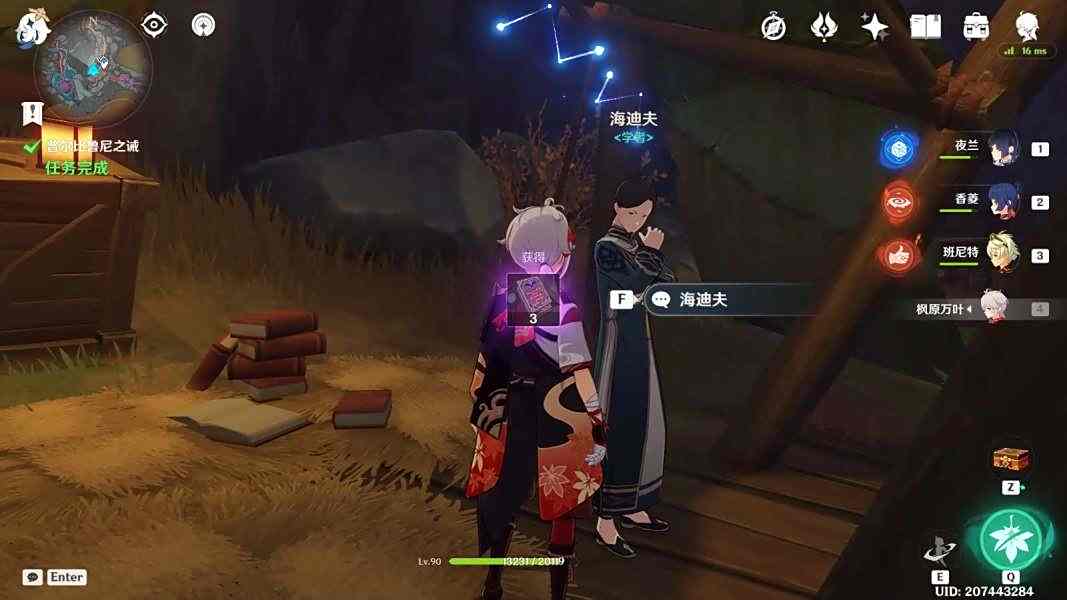Activate the elemental skill icon

point(940,549)
